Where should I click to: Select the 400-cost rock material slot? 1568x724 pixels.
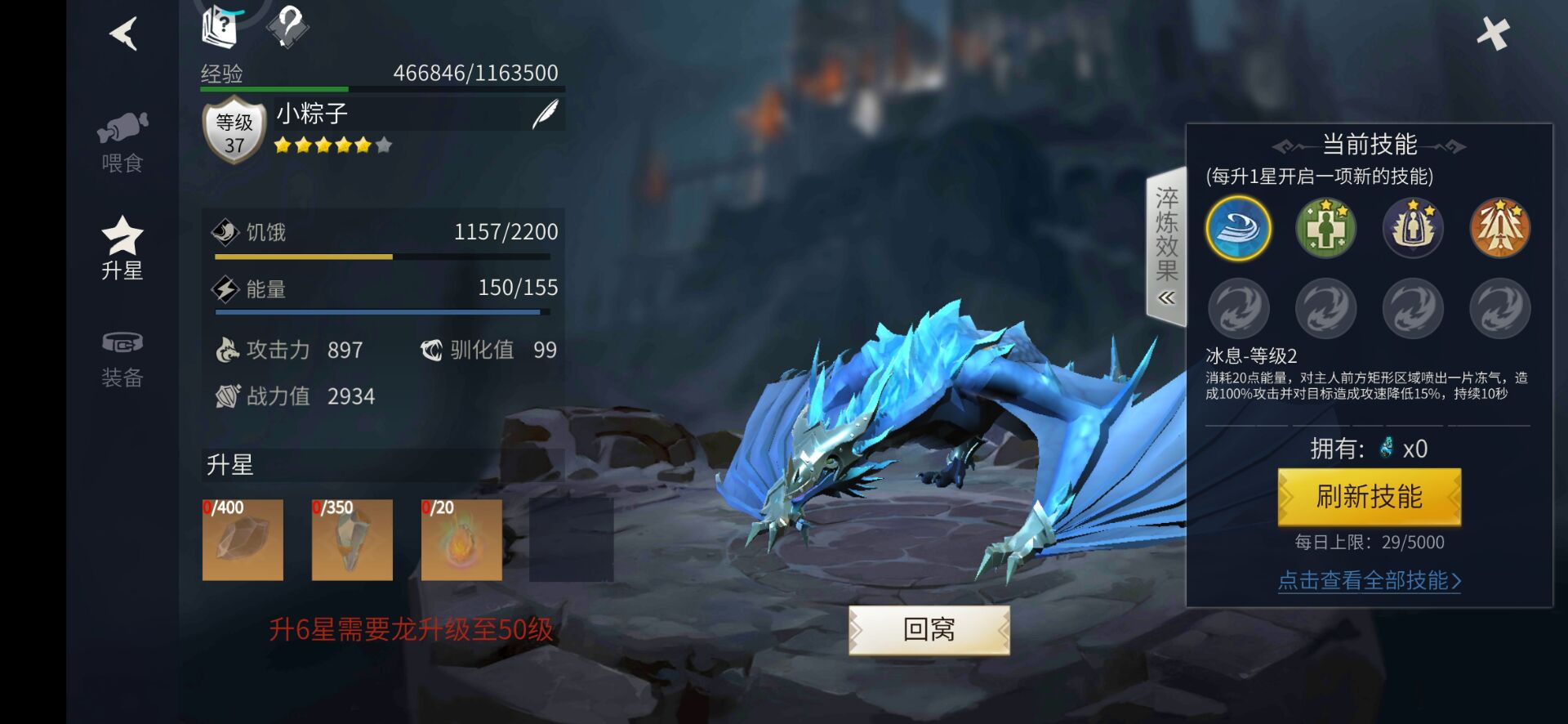(243, 540)
